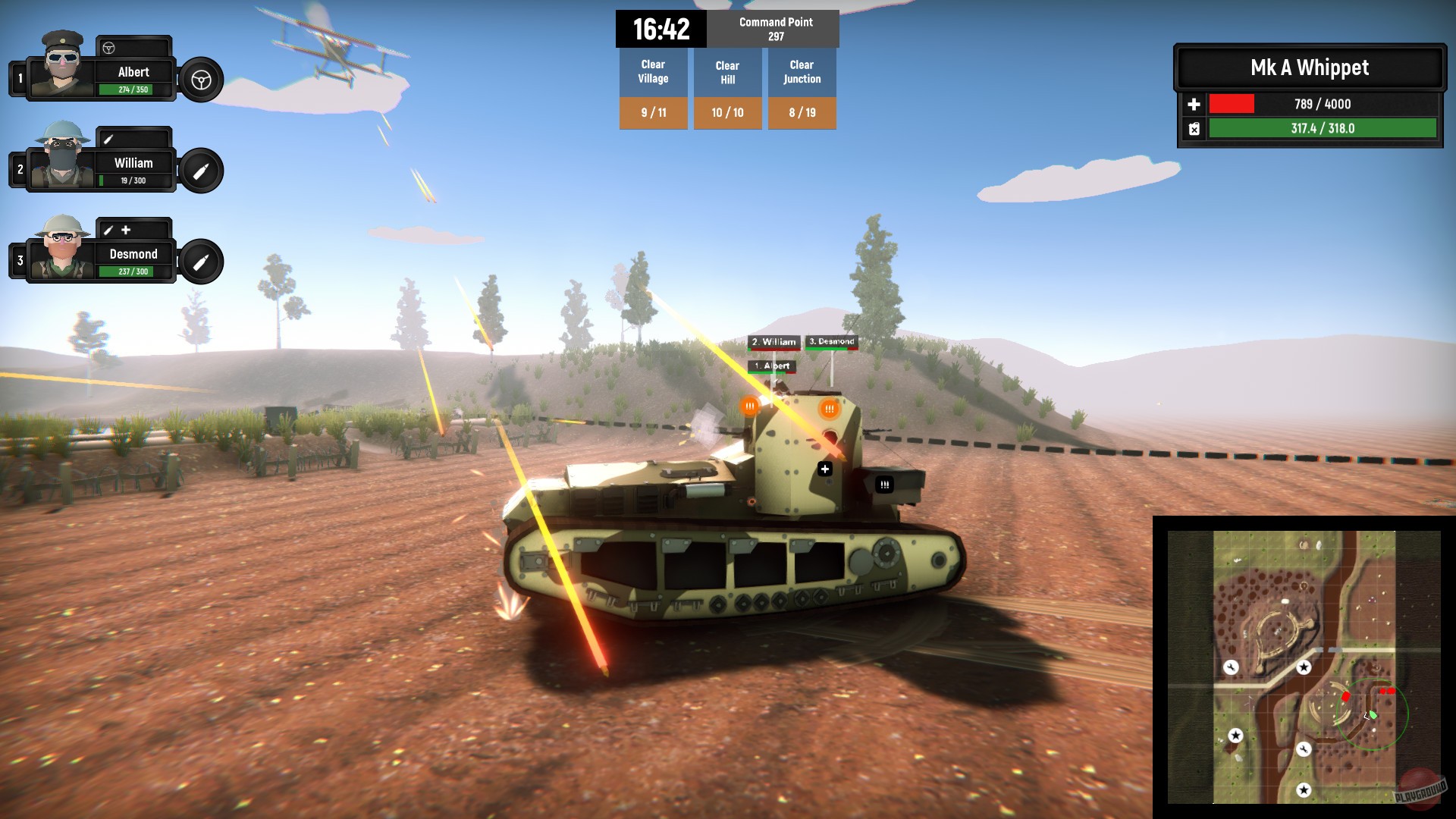Click William's bullet gunner role icon
This screenshot has height=819, width=1456.
coord(201,170)
